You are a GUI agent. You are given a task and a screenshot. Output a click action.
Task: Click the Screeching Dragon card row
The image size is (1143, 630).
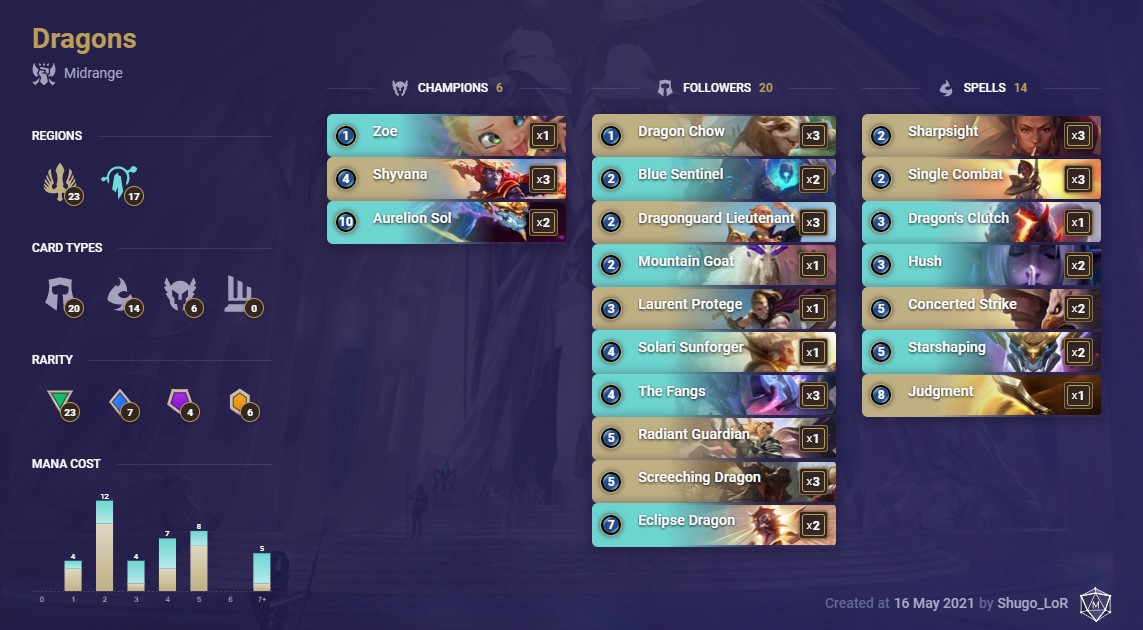(712, 481)
